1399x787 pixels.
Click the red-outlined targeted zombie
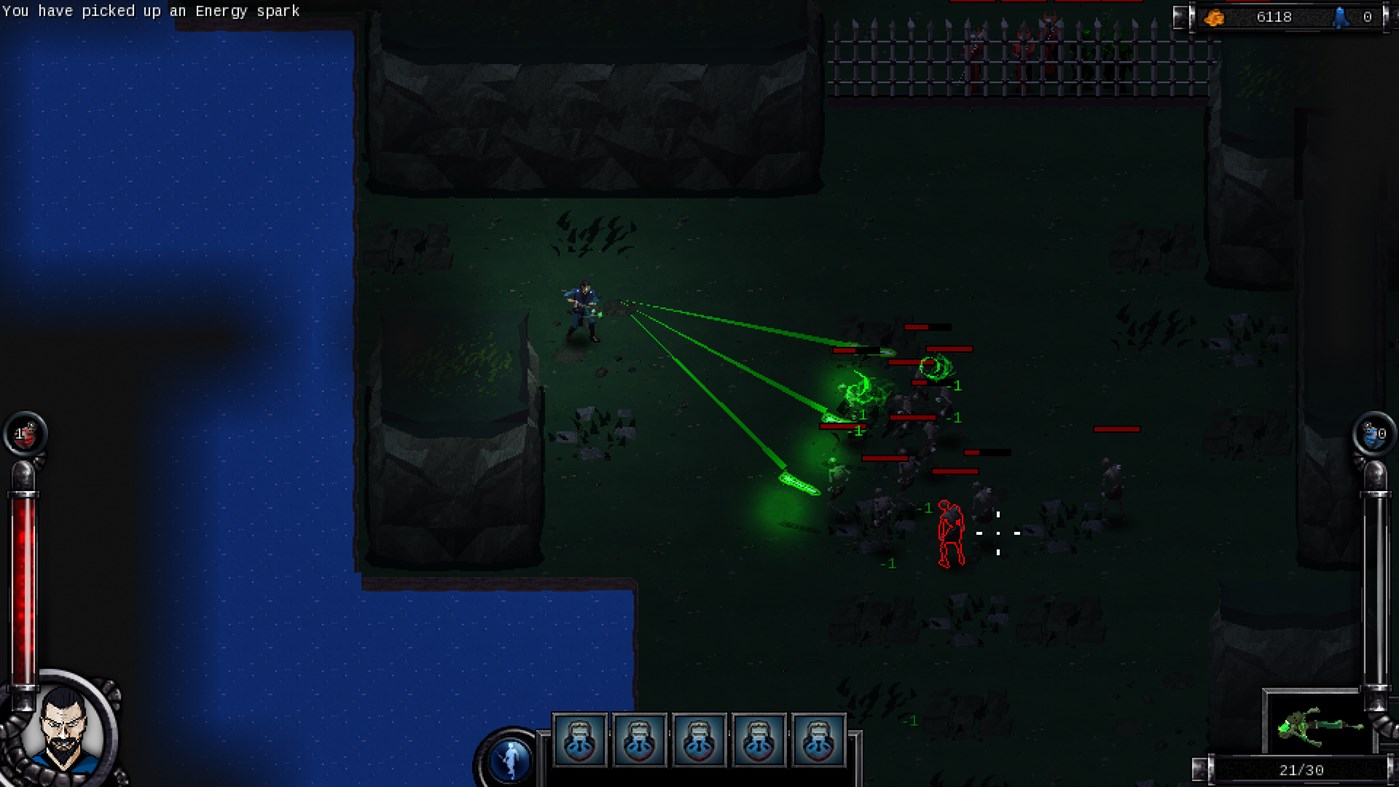pos(951,533)
